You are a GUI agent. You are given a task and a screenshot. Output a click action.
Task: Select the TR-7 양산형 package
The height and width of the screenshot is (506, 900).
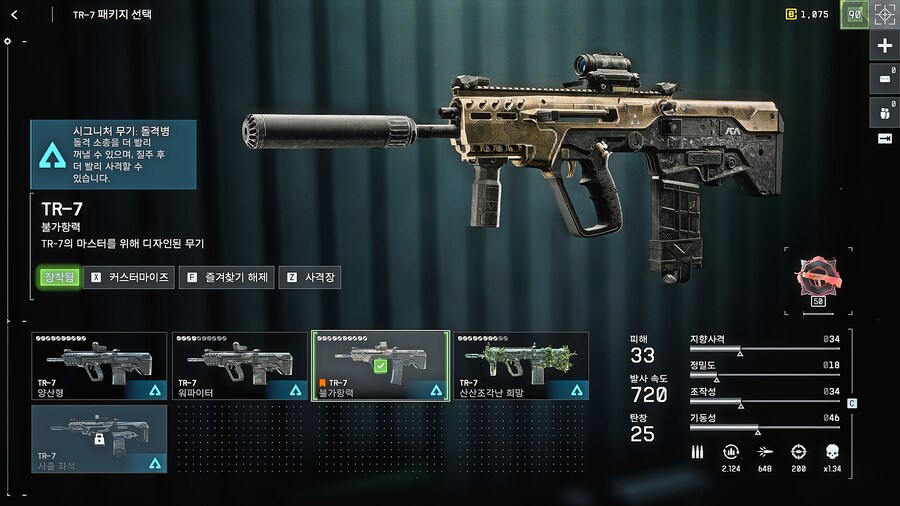99,366
